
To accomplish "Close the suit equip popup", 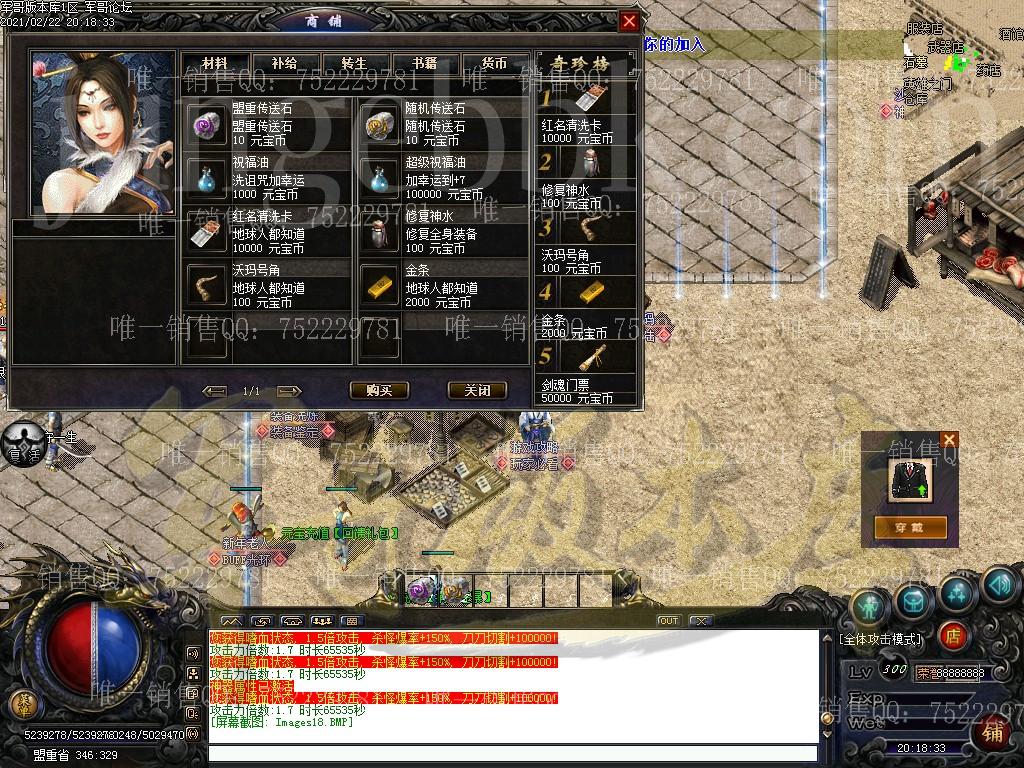I will point(949,439).
